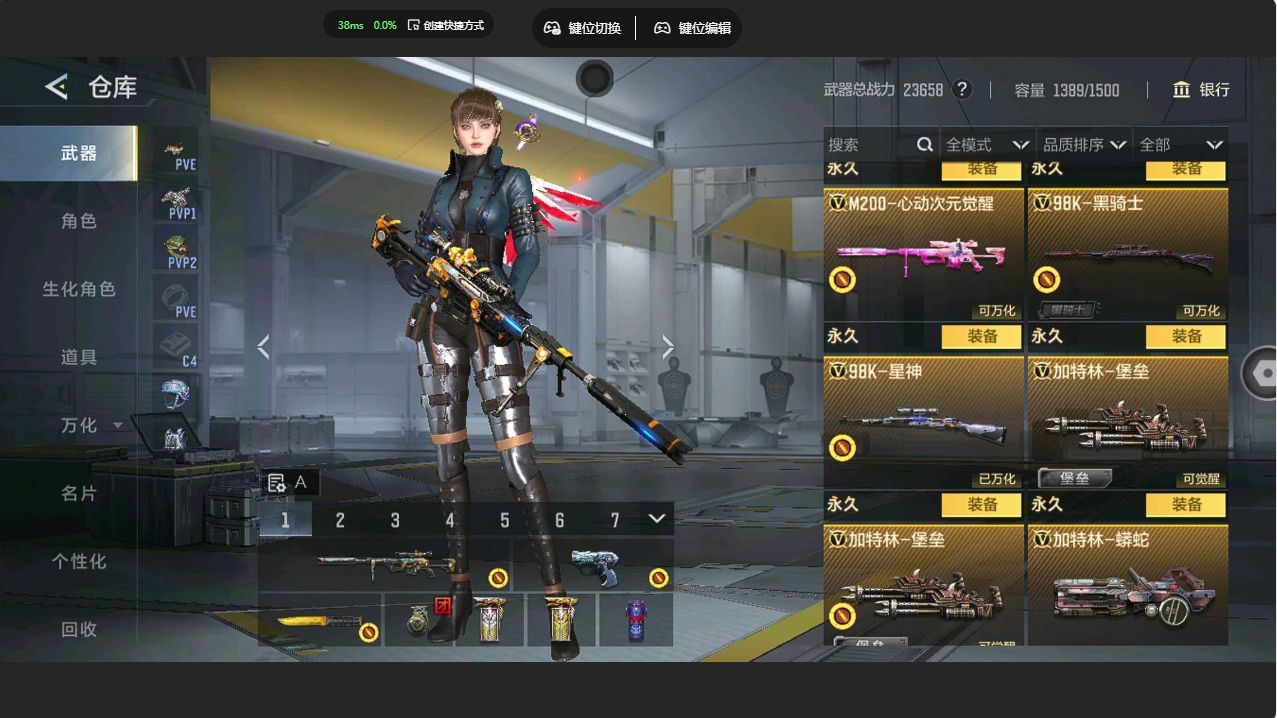The image size is (1277, 718).
Task: Open the 全部 filter dropdown
Action: pyautogui.click(x=1181, y=145)
